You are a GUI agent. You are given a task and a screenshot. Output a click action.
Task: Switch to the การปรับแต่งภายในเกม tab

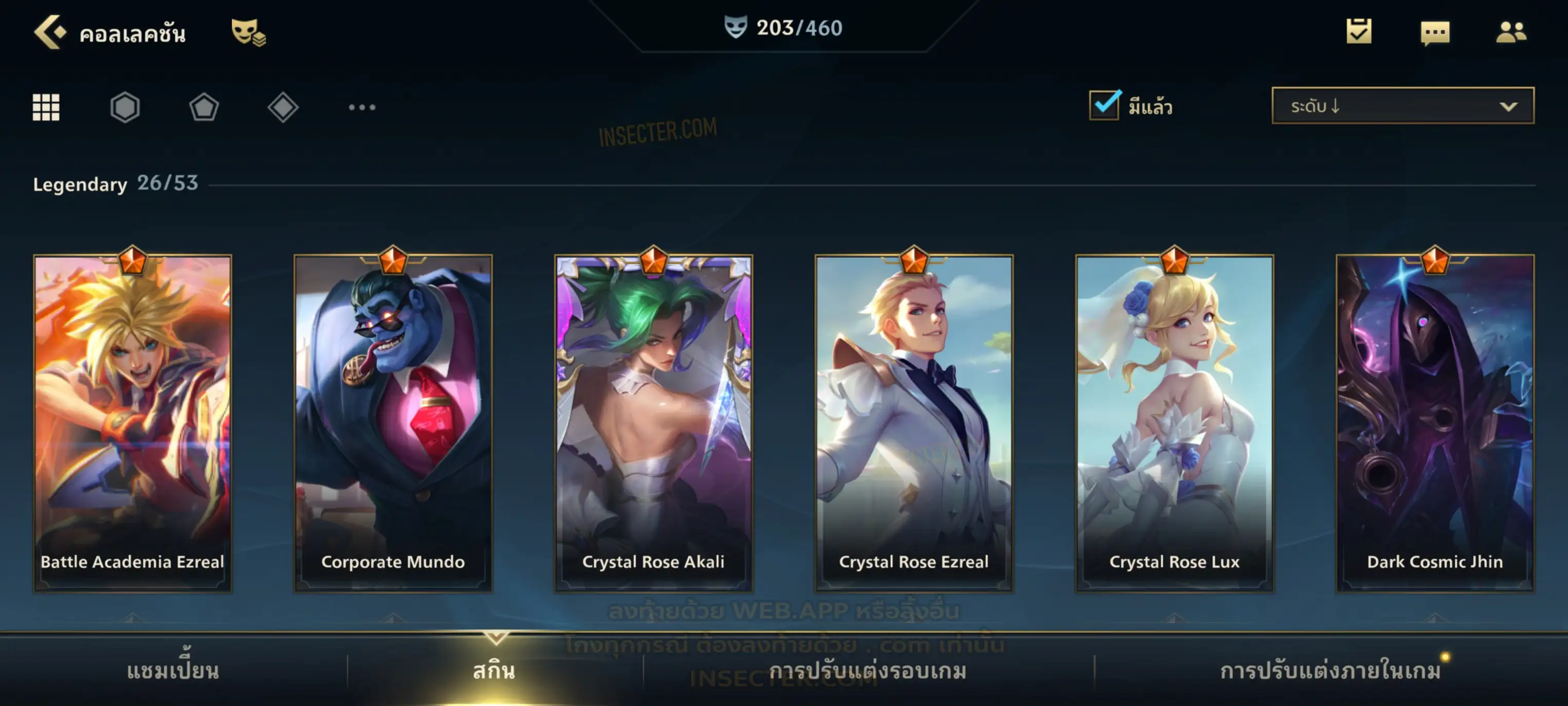coord(1330,671)
